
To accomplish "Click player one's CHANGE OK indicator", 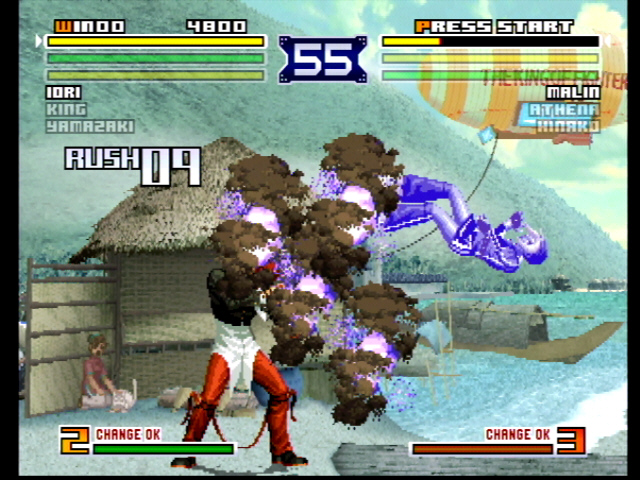I will pos(127,434).
